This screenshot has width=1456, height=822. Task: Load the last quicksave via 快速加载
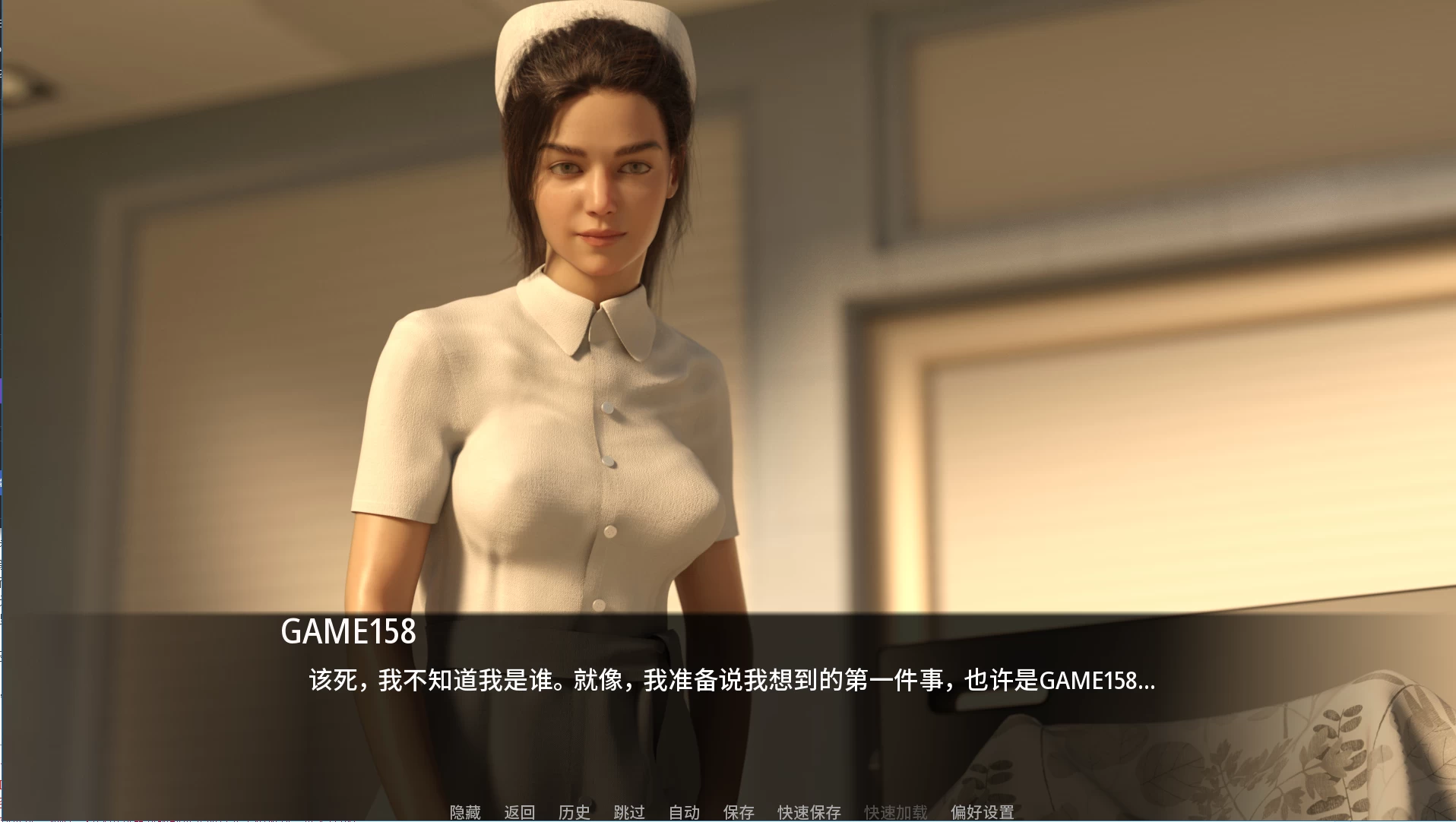click(894, 811)
